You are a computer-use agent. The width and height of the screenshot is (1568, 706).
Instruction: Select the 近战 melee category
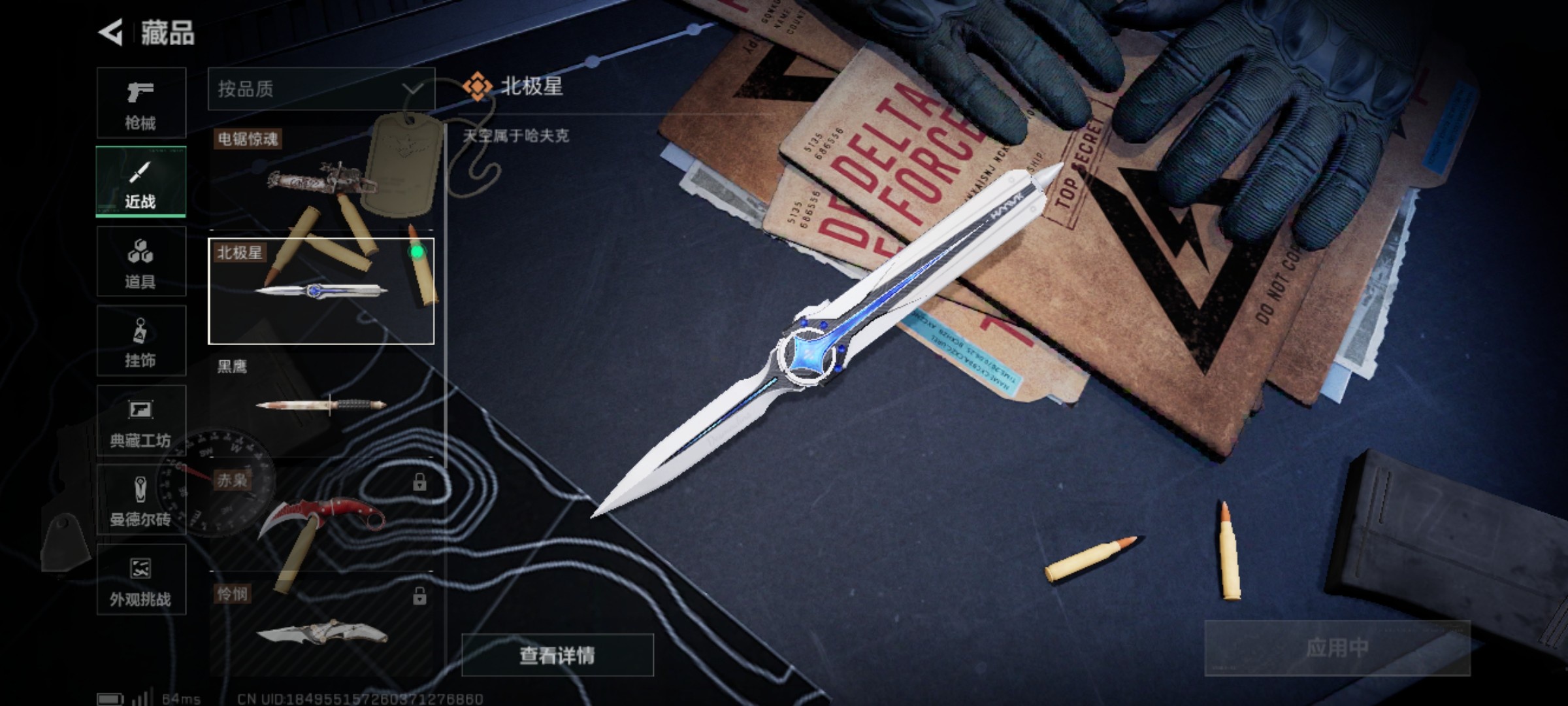click(x=140, y=182)
